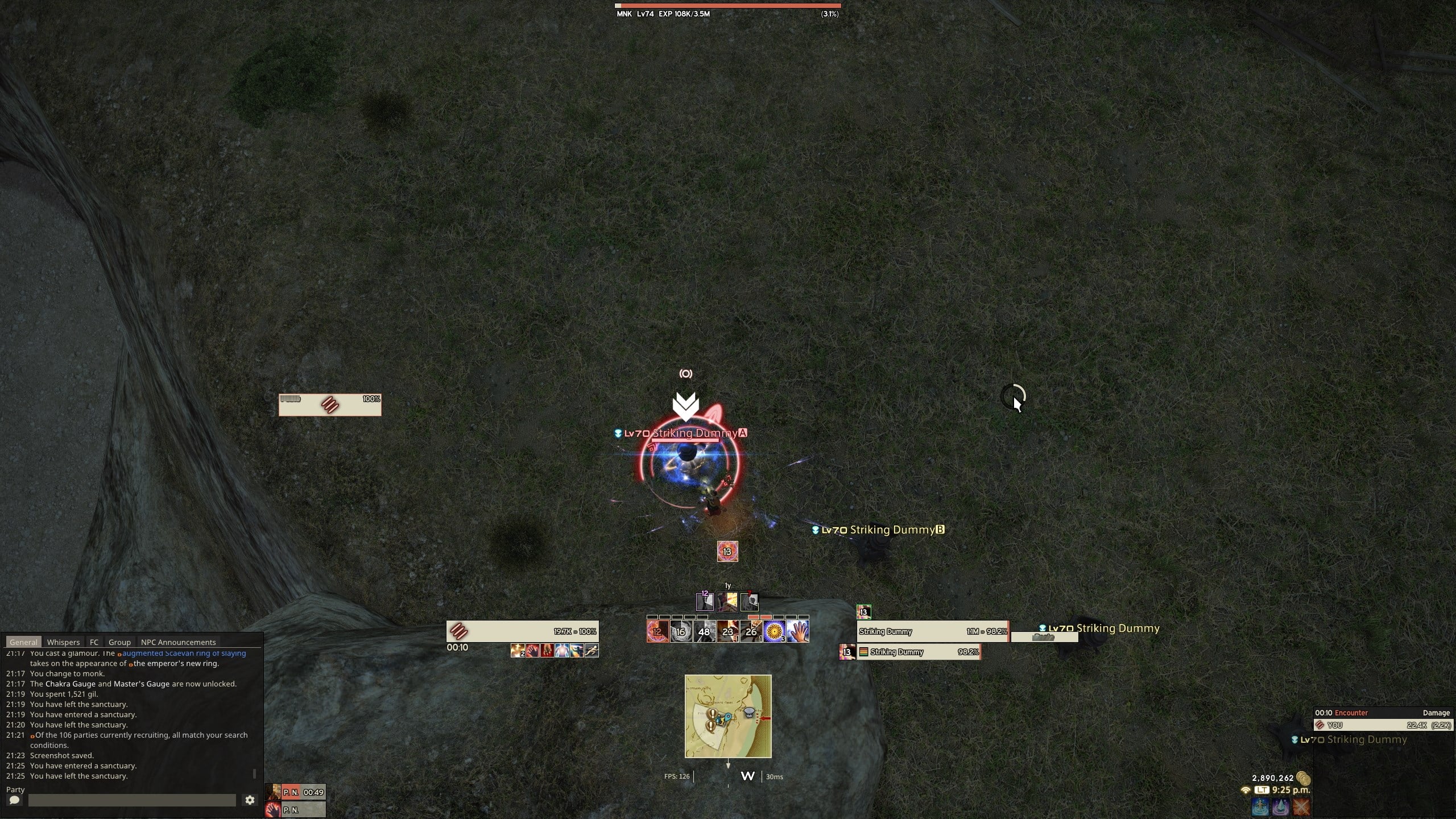Select the Group chat tab
The width and height of the screenshot is (1456, 819).
pyautogui.click(x=119, y=642)
